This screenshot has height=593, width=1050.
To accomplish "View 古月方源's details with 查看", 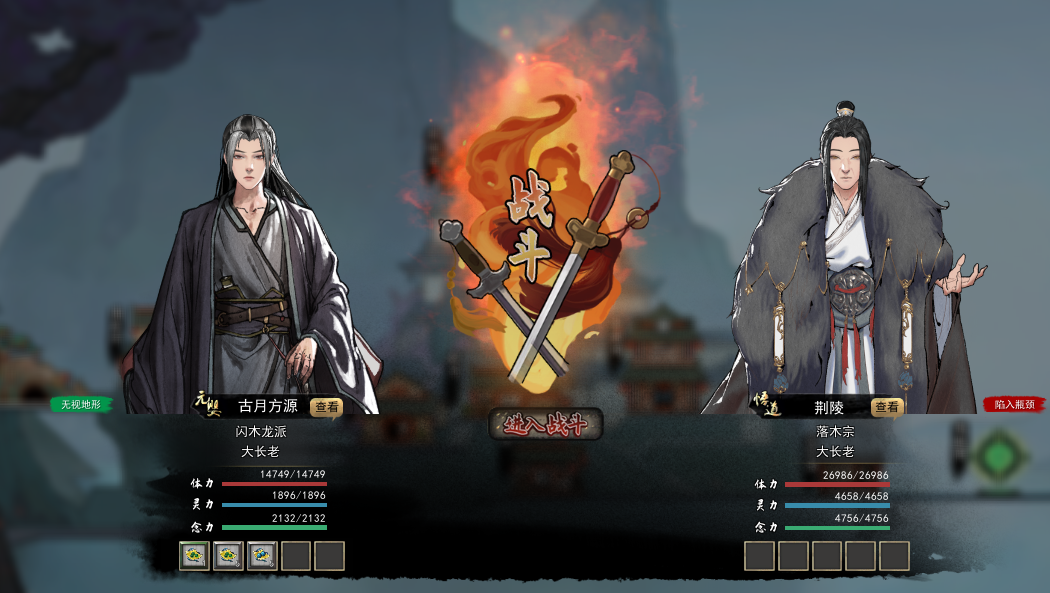I will pos(327,407).
